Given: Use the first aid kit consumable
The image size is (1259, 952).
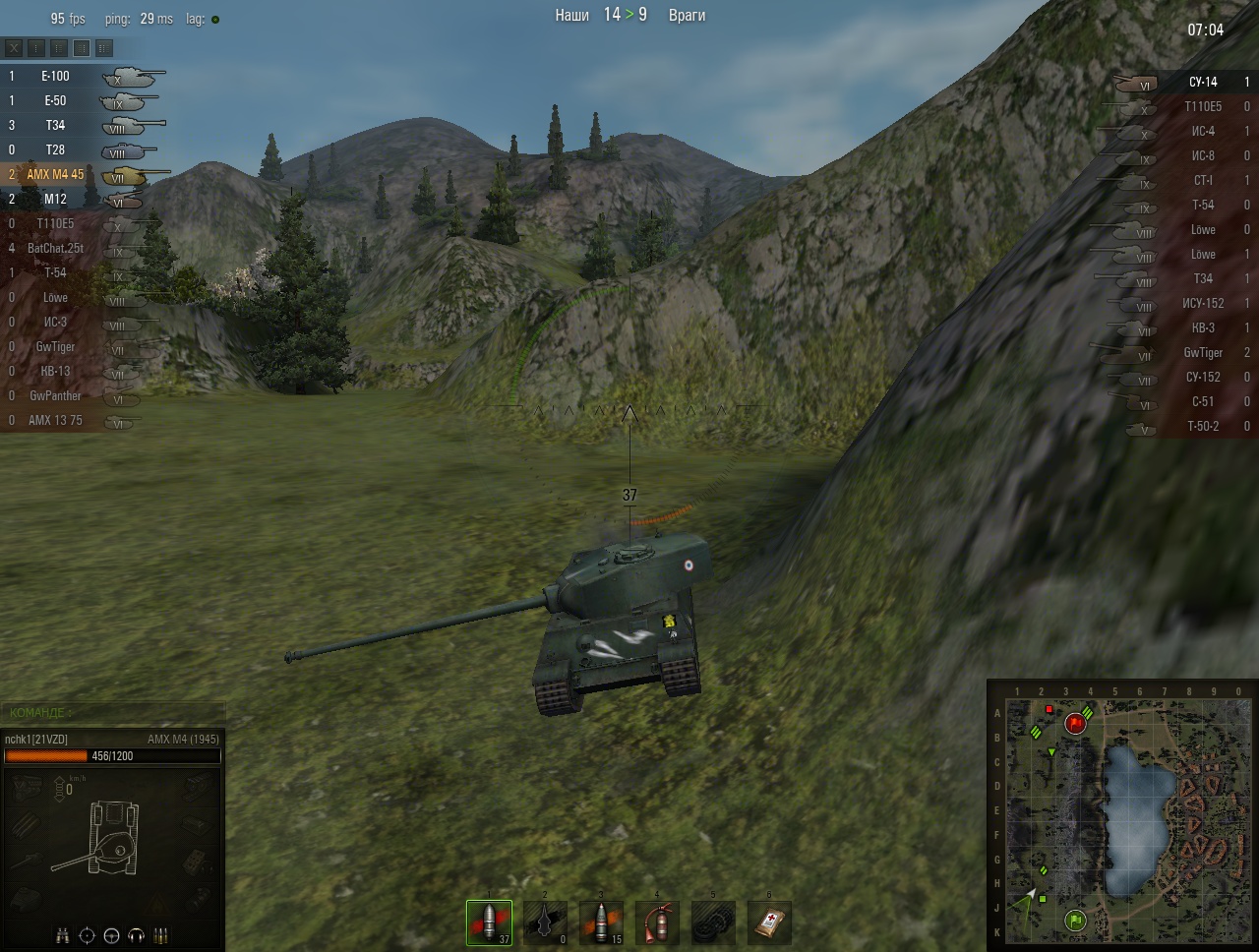Looking at the screenshot, I should coord(769,923).
